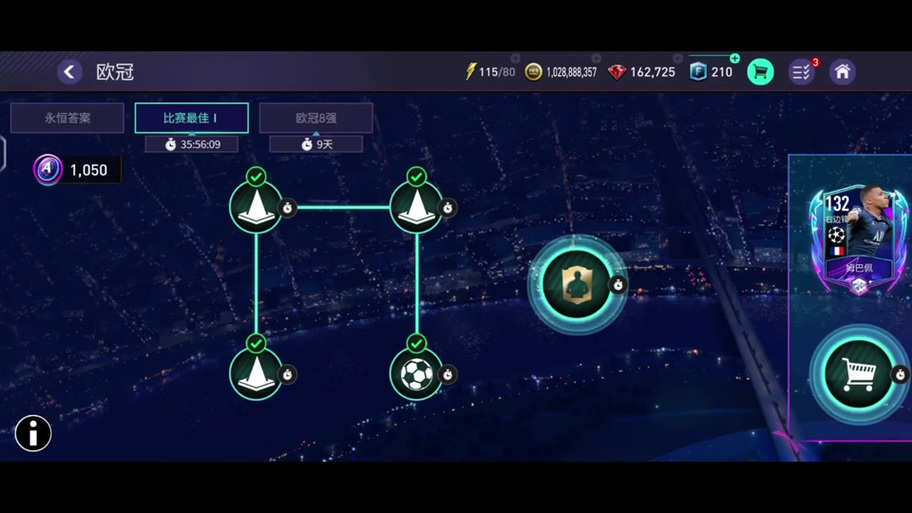Screen dimensions: 912x513
Task: Open the task list with red badge
Action: pos(802,72)
